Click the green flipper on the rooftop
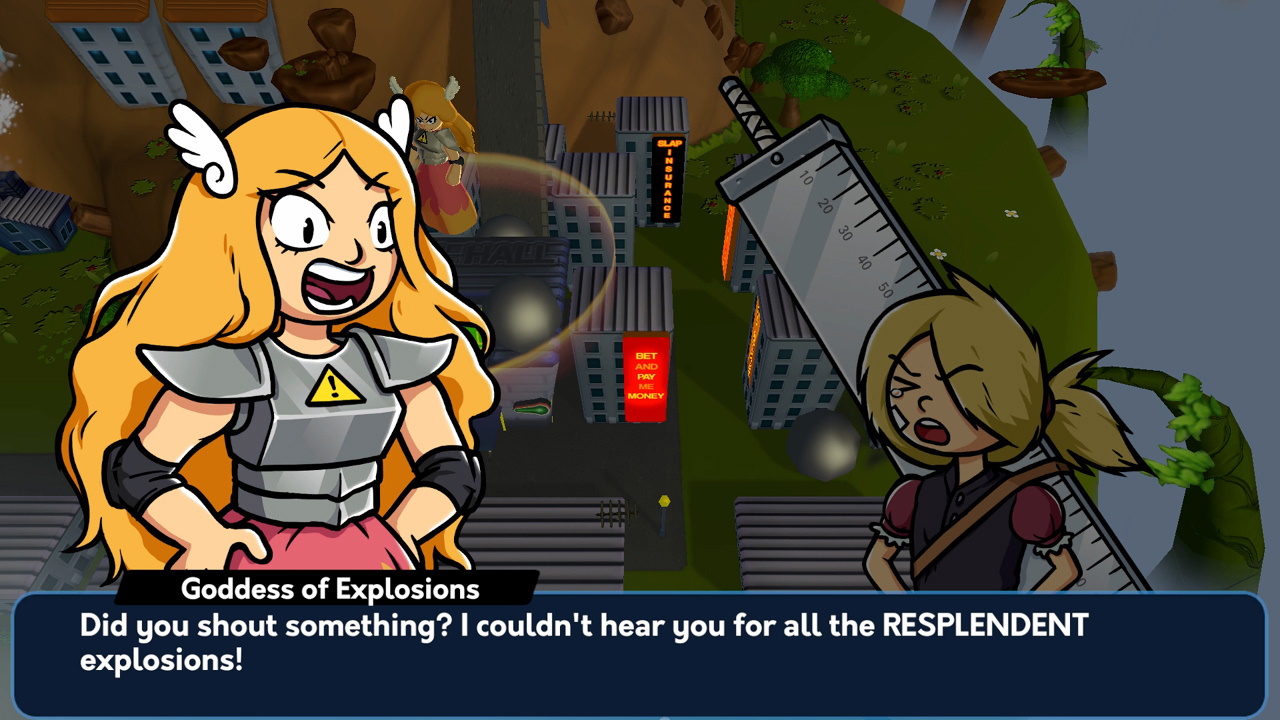Image resolution: width=1280 pixels, height=720 pixels. (533, 407)
